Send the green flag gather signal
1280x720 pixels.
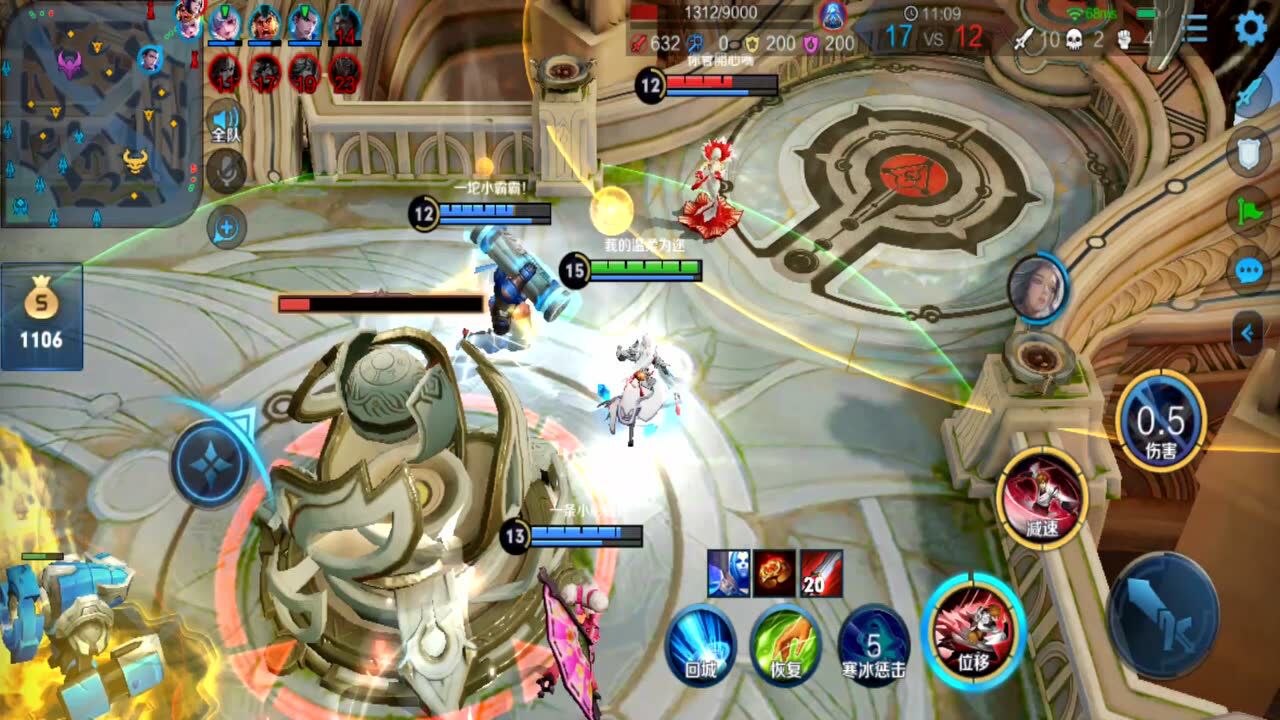point(1252,211)
